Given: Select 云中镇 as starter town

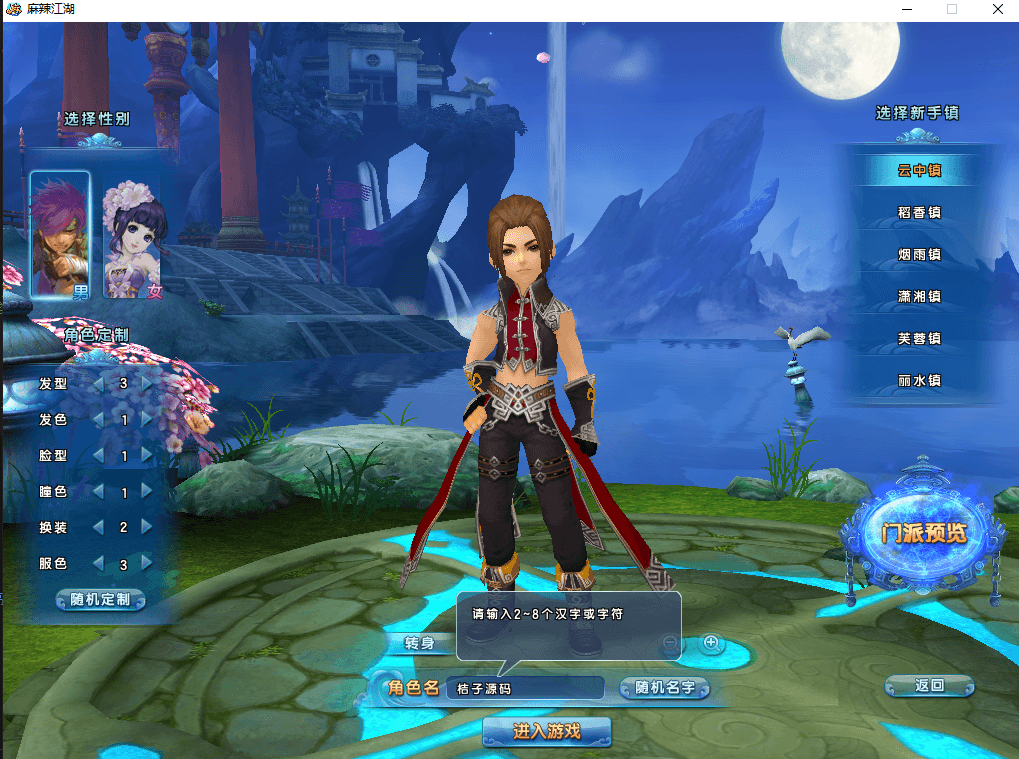Looking at the screenshot, I should [x=919, y=170].
